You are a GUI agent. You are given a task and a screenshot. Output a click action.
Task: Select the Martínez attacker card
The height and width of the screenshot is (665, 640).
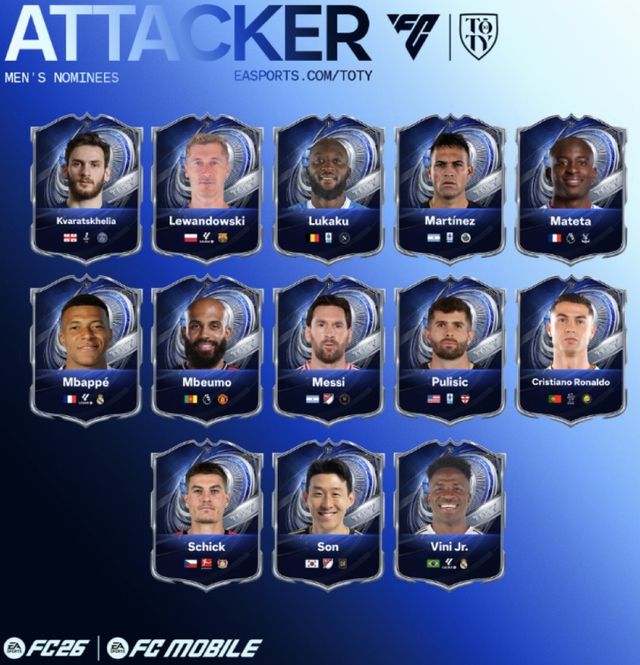[450, 188]
